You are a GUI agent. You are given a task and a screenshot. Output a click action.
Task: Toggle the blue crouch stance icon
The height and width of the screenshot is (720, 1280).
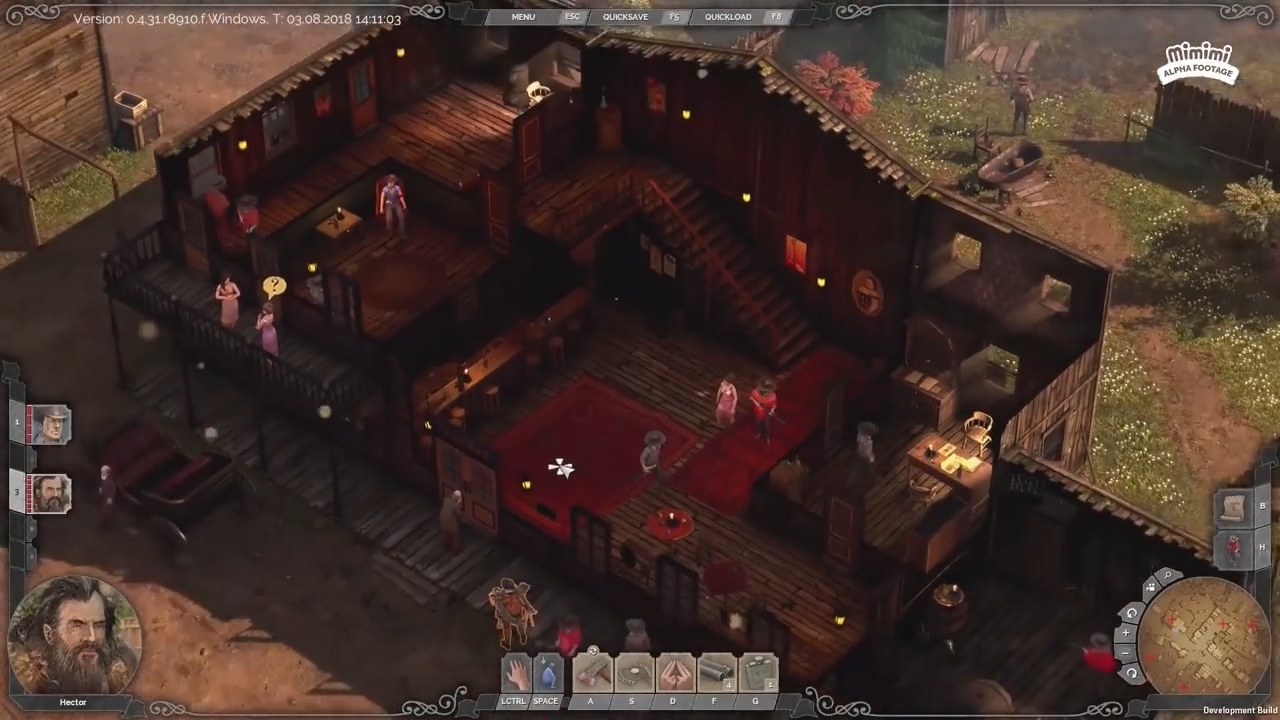pos(546,674)
